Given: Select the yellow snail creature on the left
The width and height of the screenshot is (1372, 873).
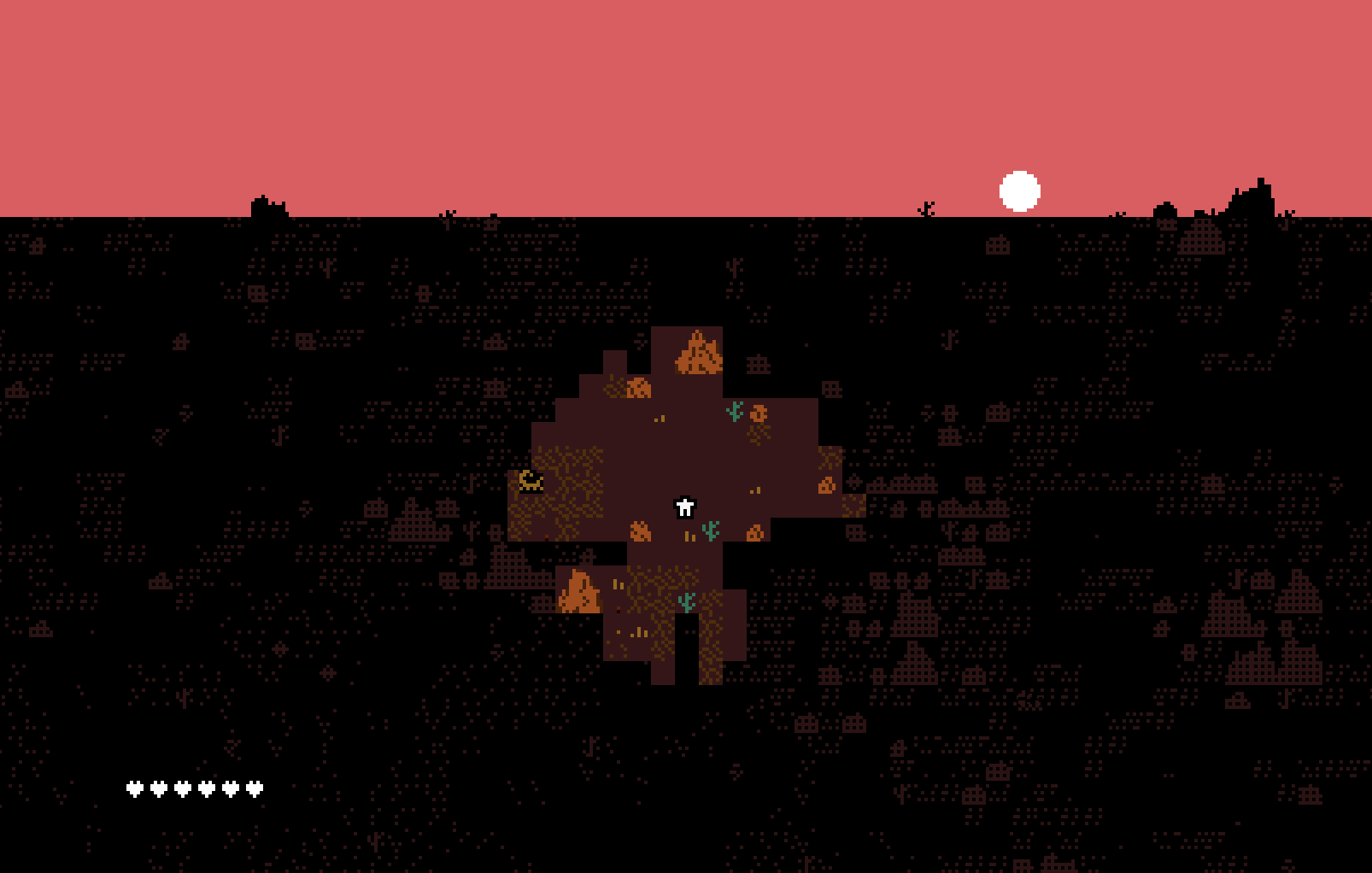Looking at the screenshot, I should 531,481.
